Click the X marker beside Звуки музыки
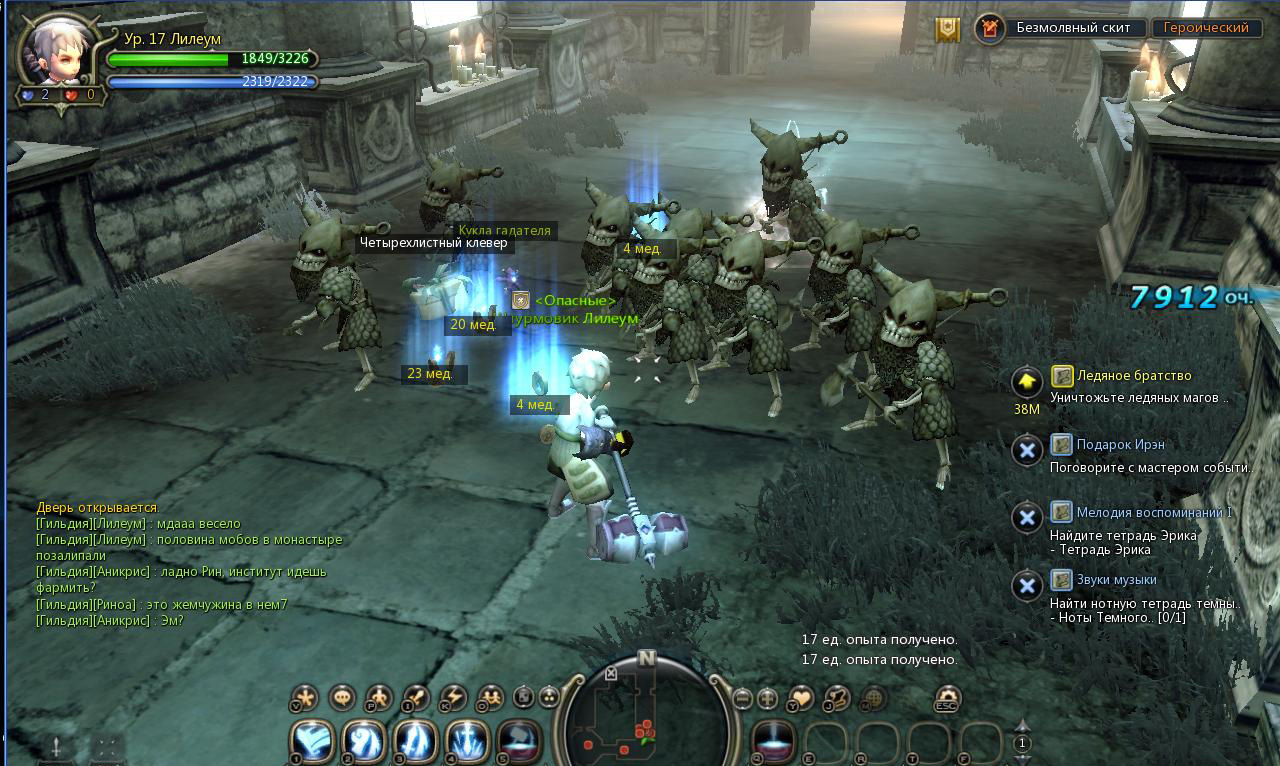The width and height of the screenshot is (1280, 766). tap(1027, 586)
